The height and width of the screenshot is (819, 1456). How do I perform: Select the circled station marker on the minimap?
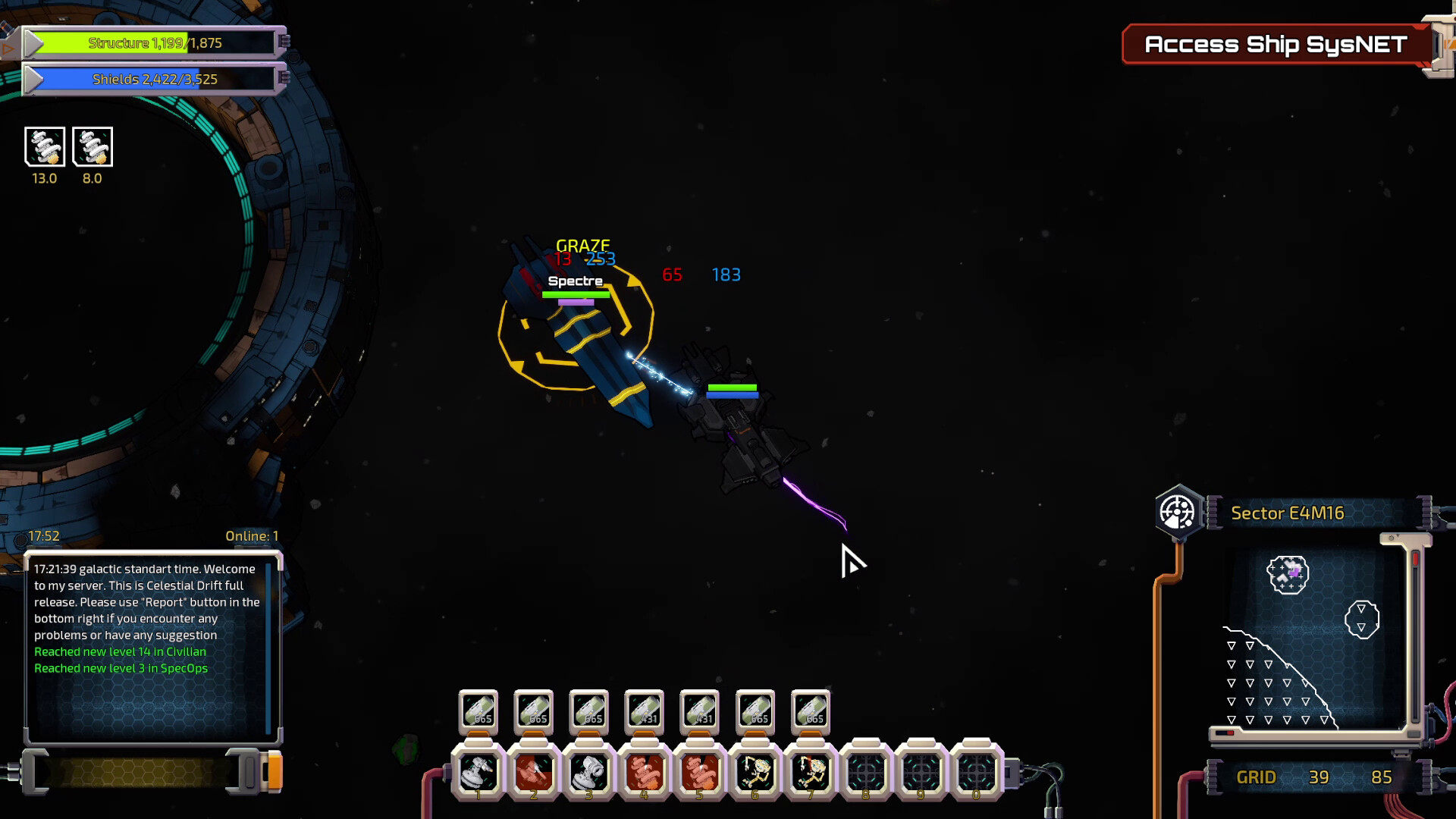(1288, 575)
